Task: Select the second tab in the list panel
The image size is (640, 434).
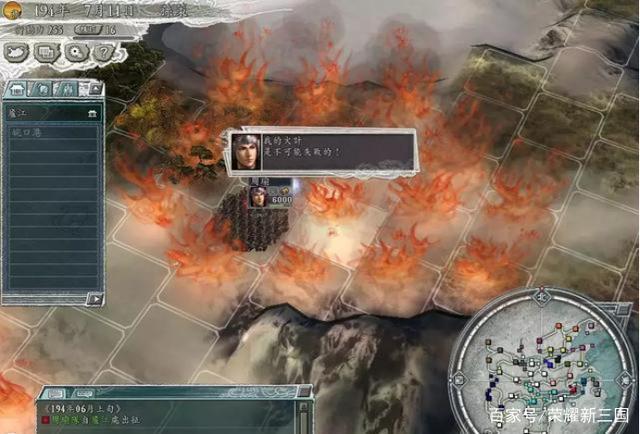Action: click(x=40, y=89)
